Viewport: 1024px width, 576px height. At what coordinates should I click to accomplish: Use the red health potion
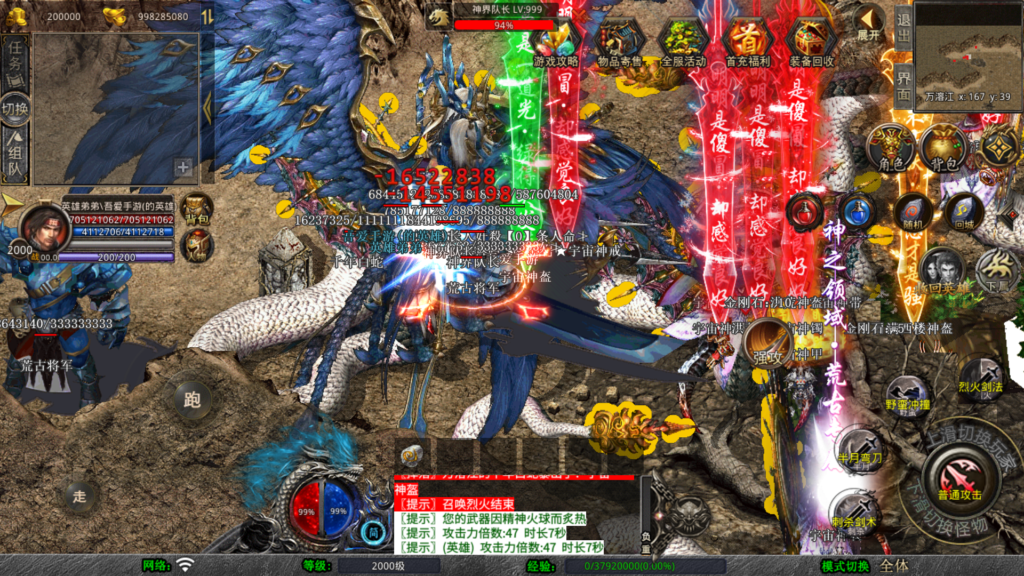click(x=805, y=211)
